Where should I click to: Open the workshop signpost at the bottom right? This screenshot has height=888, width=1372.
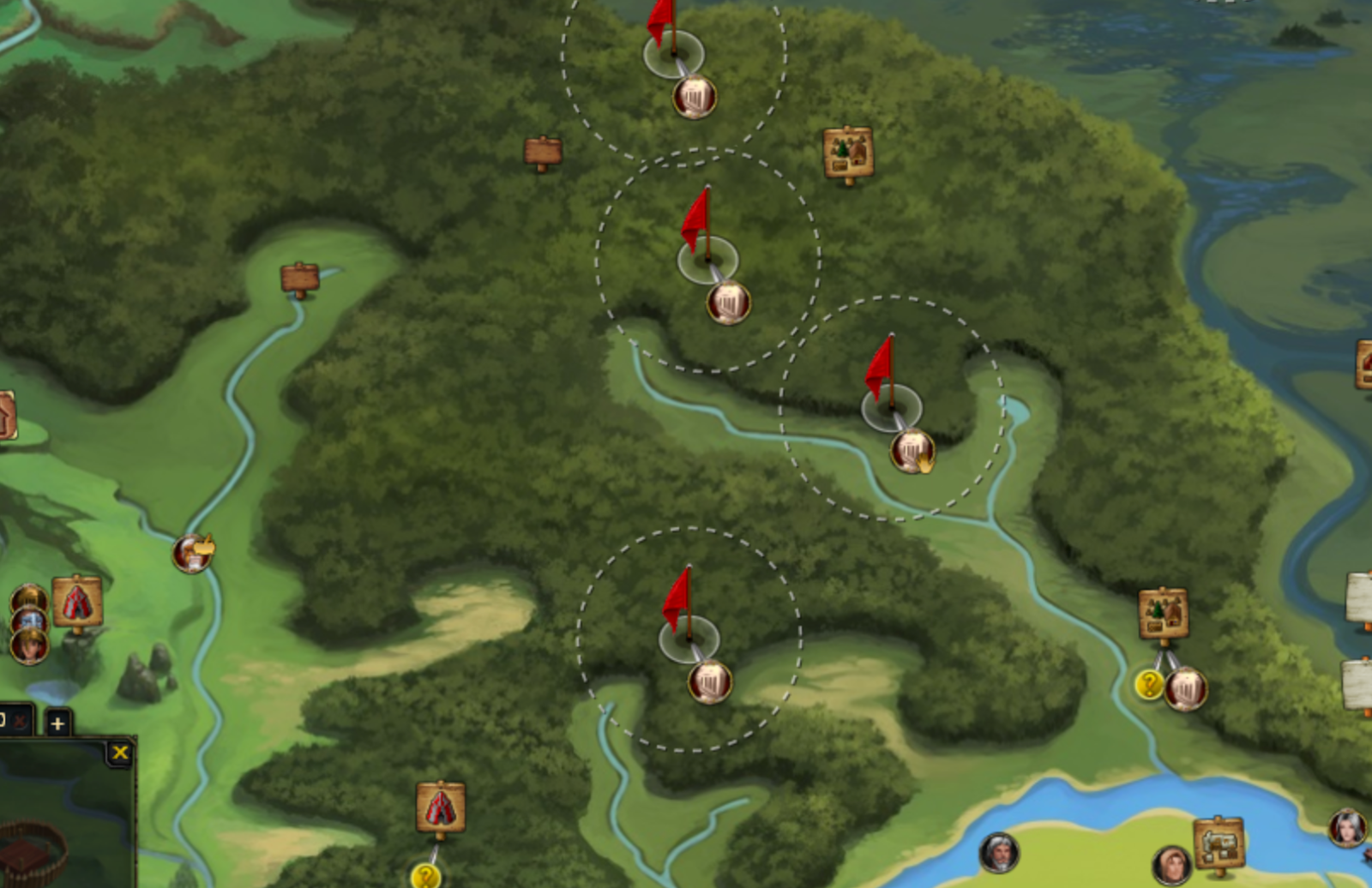[1220, 842]
